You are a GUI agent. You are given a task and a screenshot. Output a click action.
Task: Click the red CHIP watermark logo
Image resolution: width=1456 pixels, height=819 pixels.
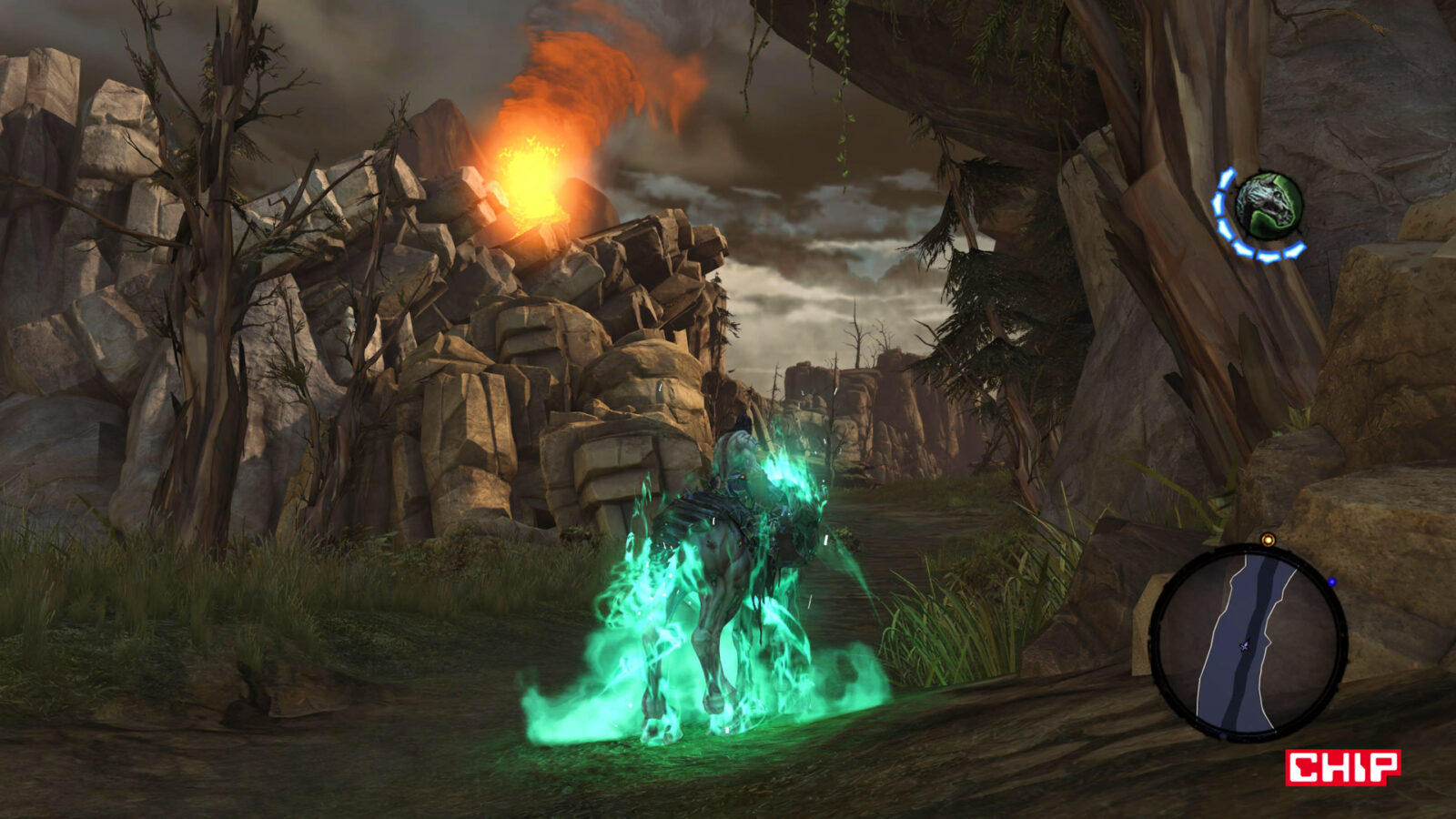point(1342,767)
